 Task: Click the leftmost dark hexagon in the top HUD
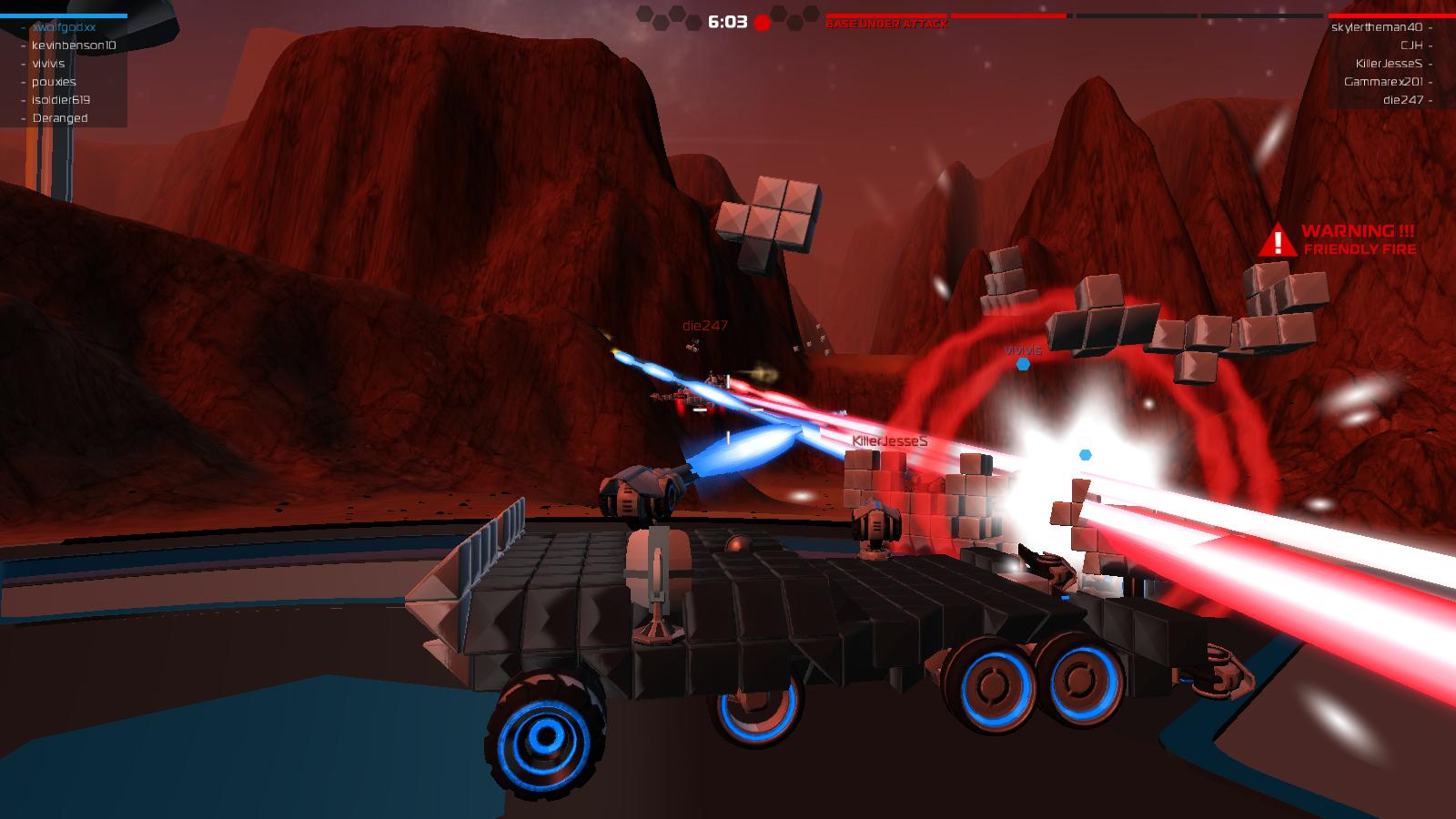[644, 14]
